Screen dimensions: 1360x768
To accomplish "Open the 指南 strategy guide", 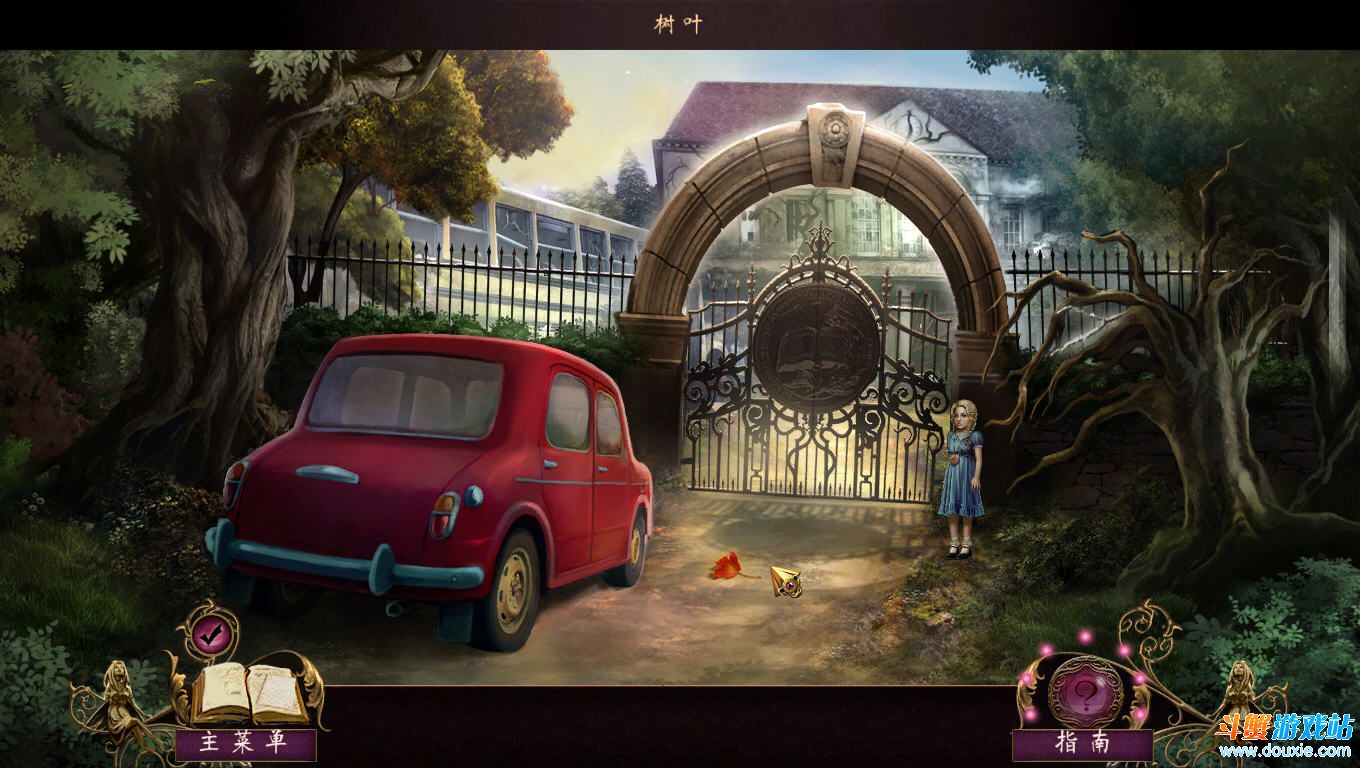I will click(1082, 744).
